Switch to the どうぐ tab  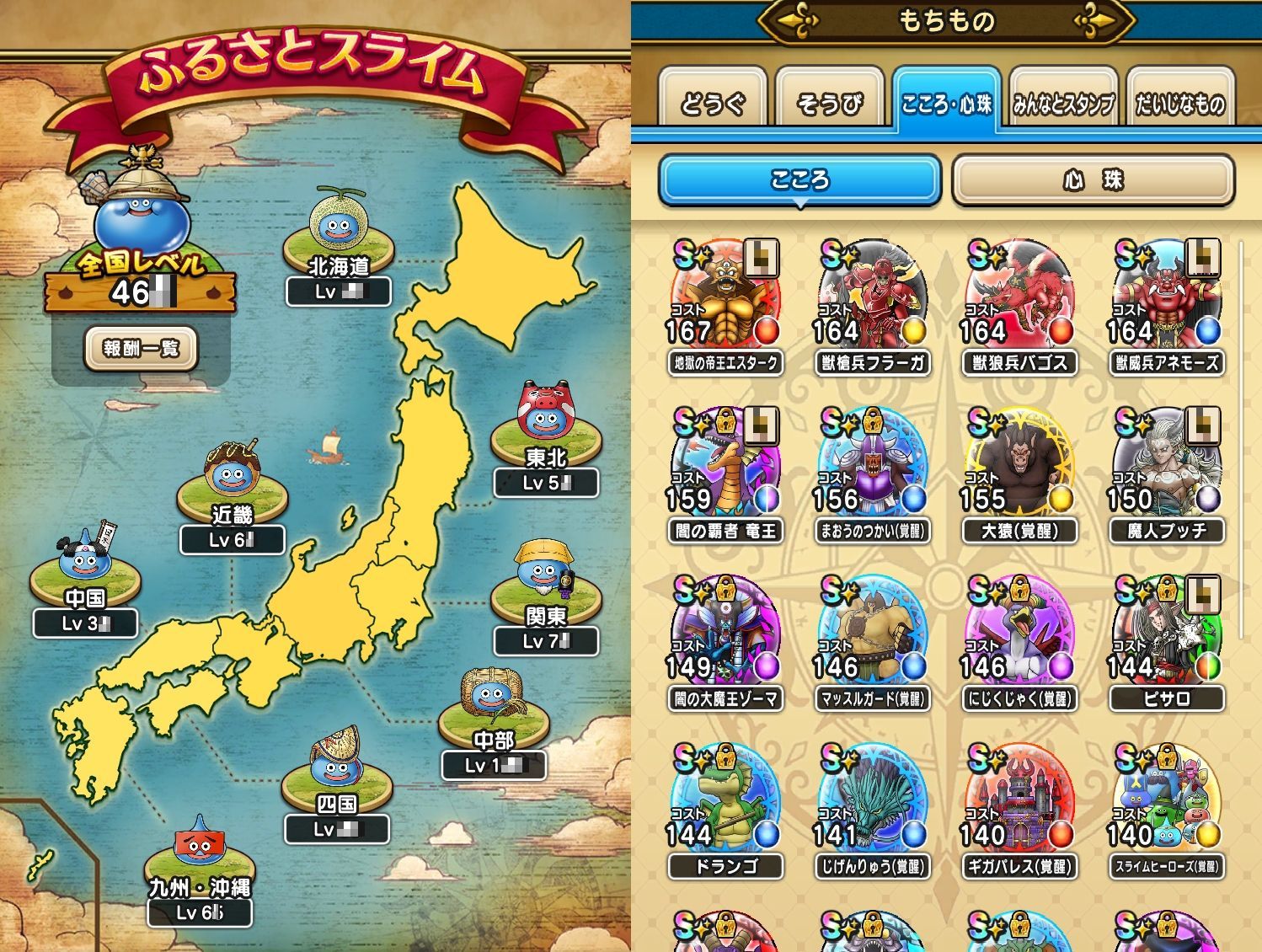tap(713, 103)
